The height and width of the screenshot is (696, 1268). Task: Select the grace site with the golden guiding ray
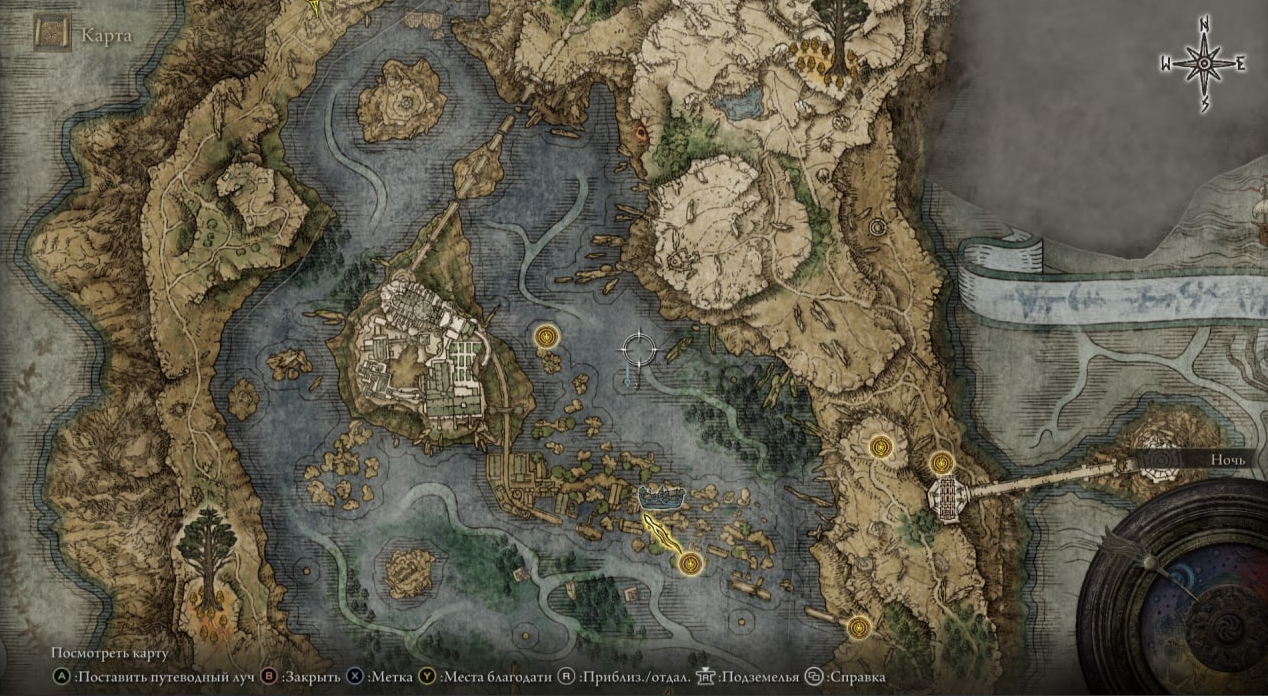(687, 565)
